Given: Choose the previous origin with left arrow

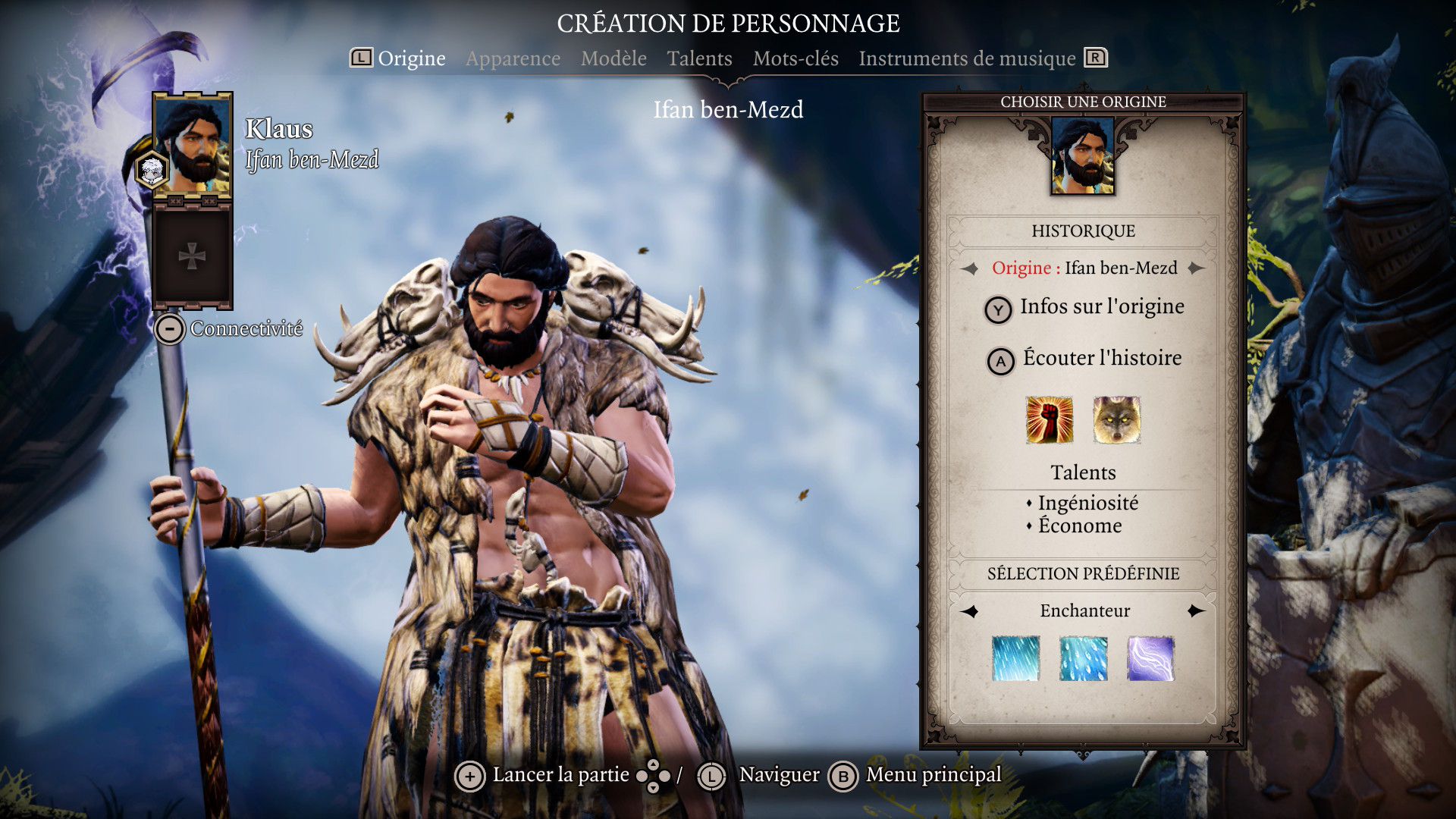Looking at the screenshot, I should point(969,268).
